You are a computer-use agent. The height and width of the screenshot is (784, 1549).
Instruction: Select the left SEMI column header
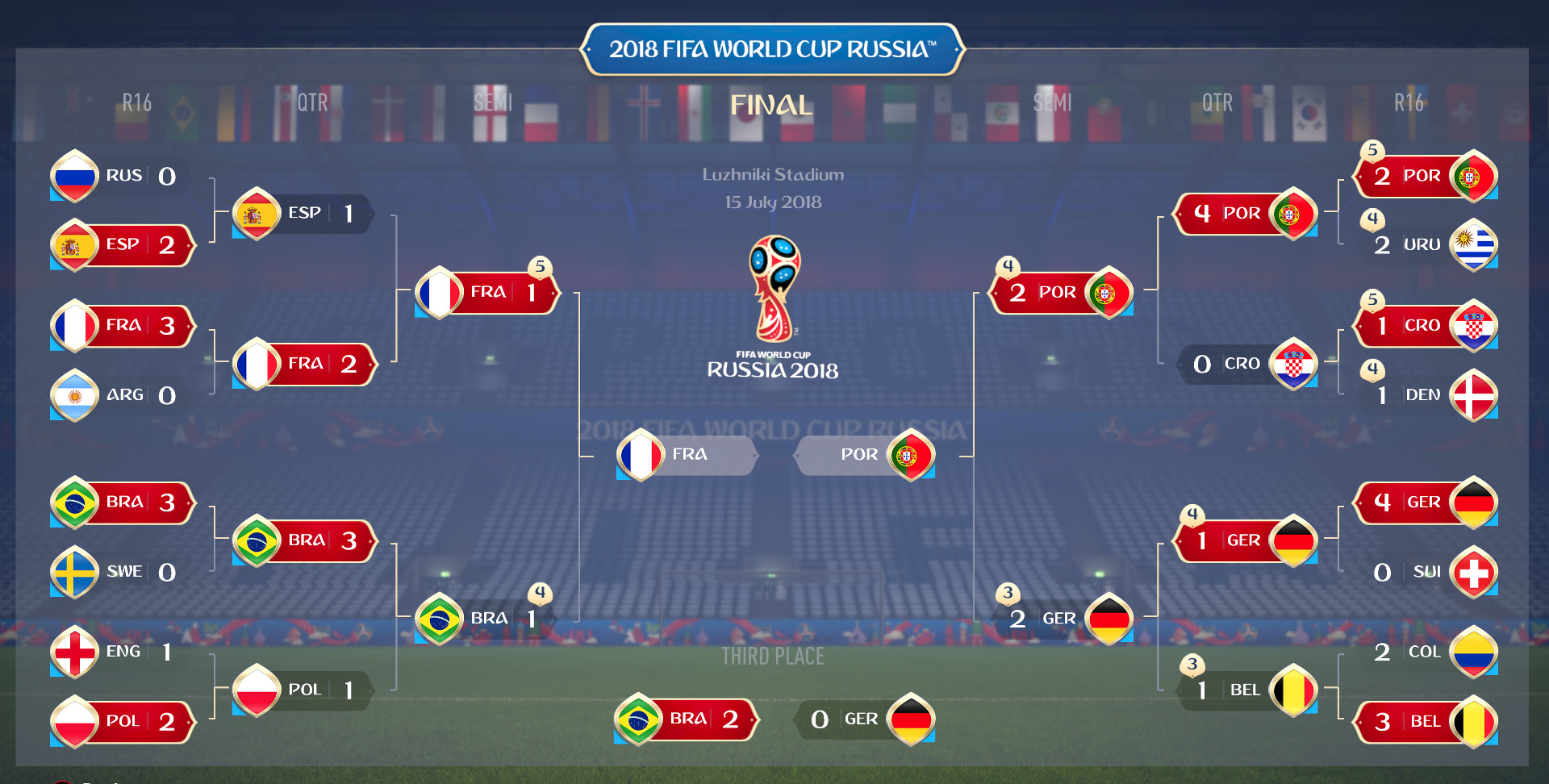(495, 102)
